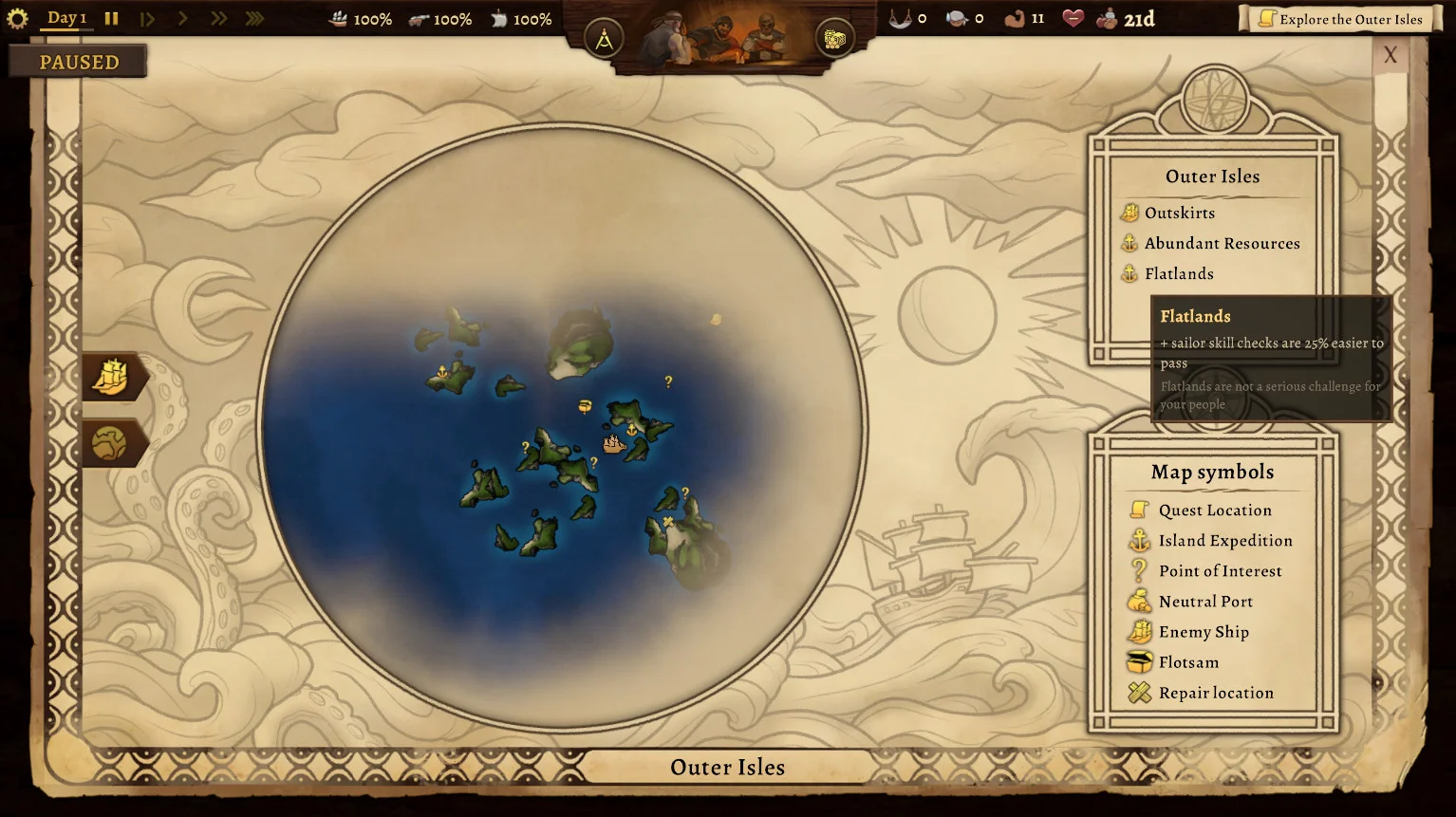
Task: Click the Flotsam legend entry
Action: [x=1187, y=662]
